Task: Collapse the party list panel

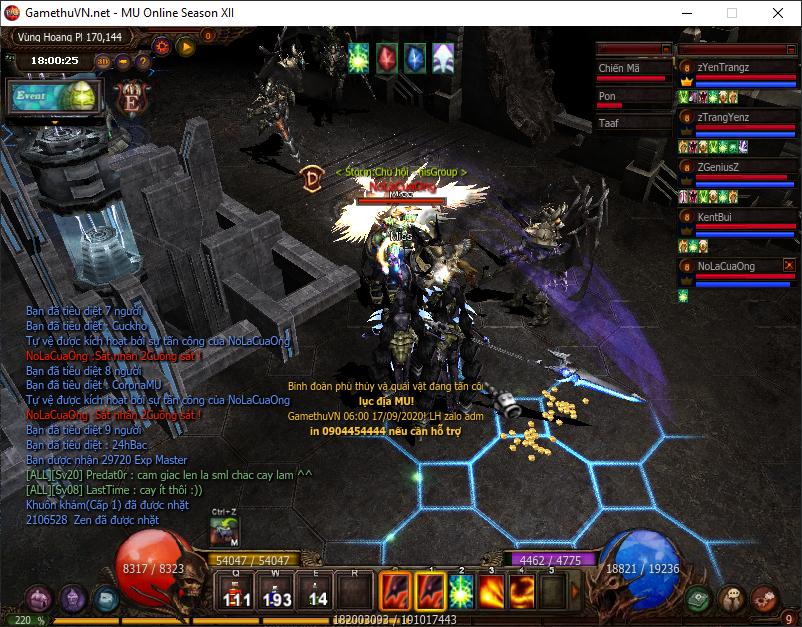Action: (791, 48)
